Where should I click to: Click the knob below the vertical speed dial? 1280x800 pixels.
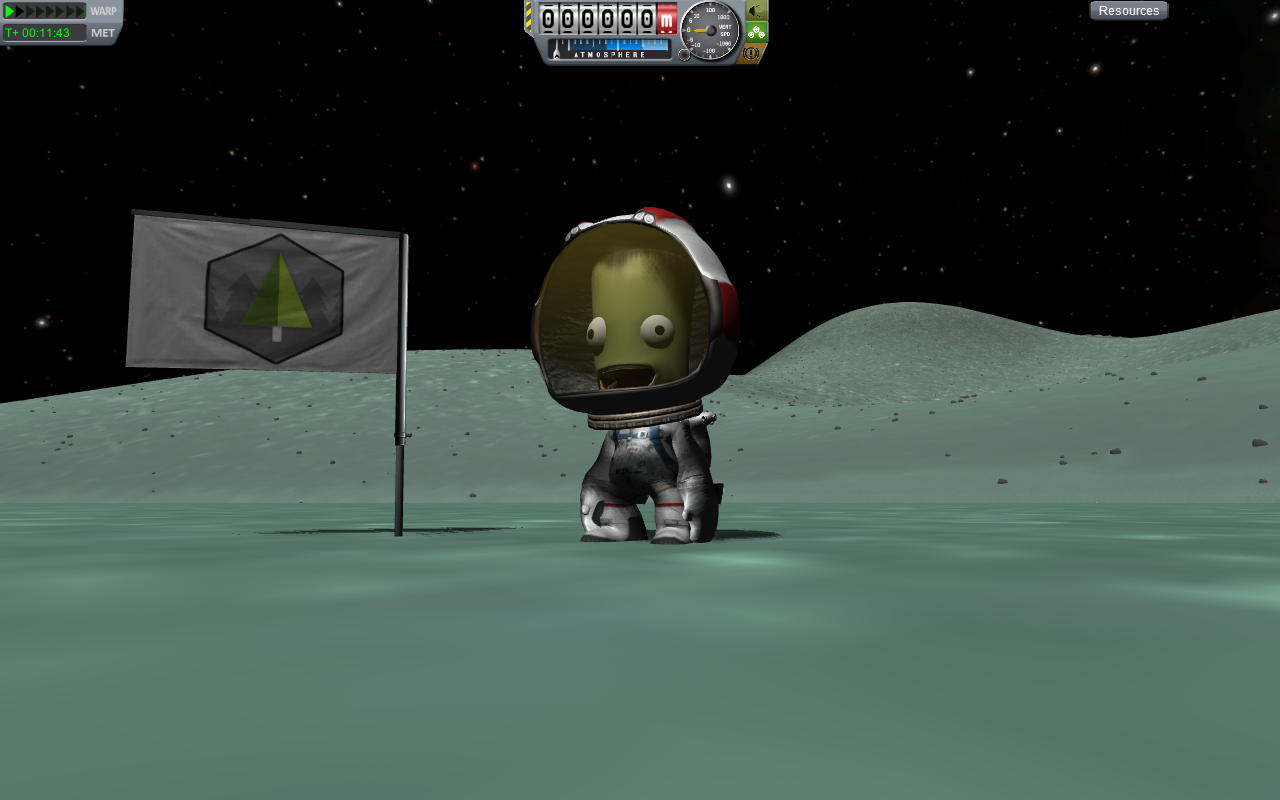(684, 54)
